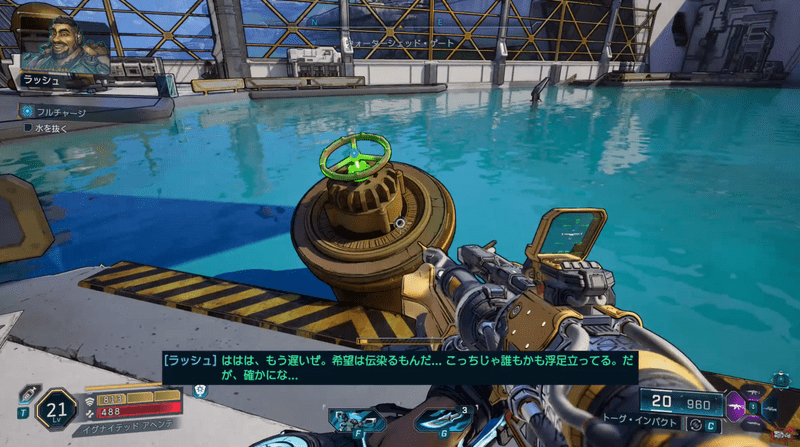Select the フルチャージ mission tracker title
This screenshot has height=447, width=800.
click(x=61, y=112)
